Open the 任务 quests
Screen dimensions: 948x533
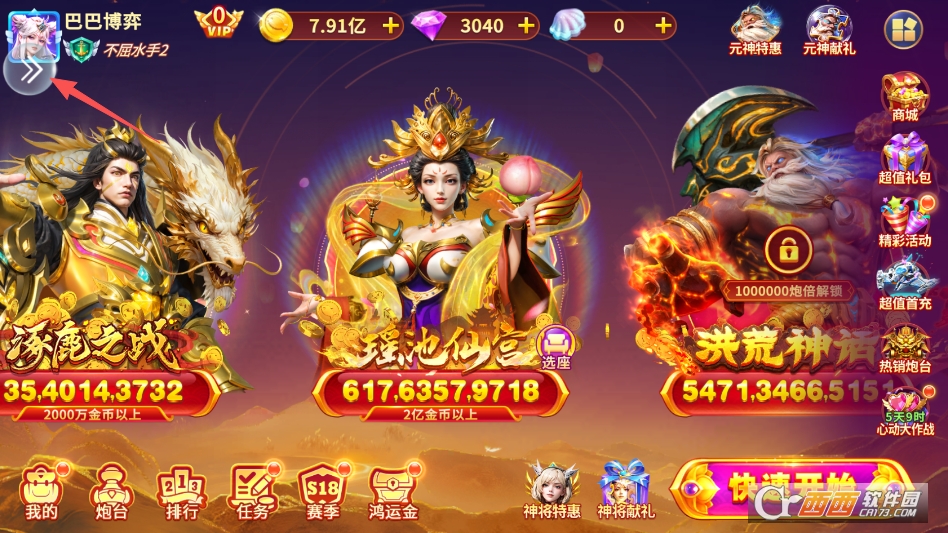point(253,493)
